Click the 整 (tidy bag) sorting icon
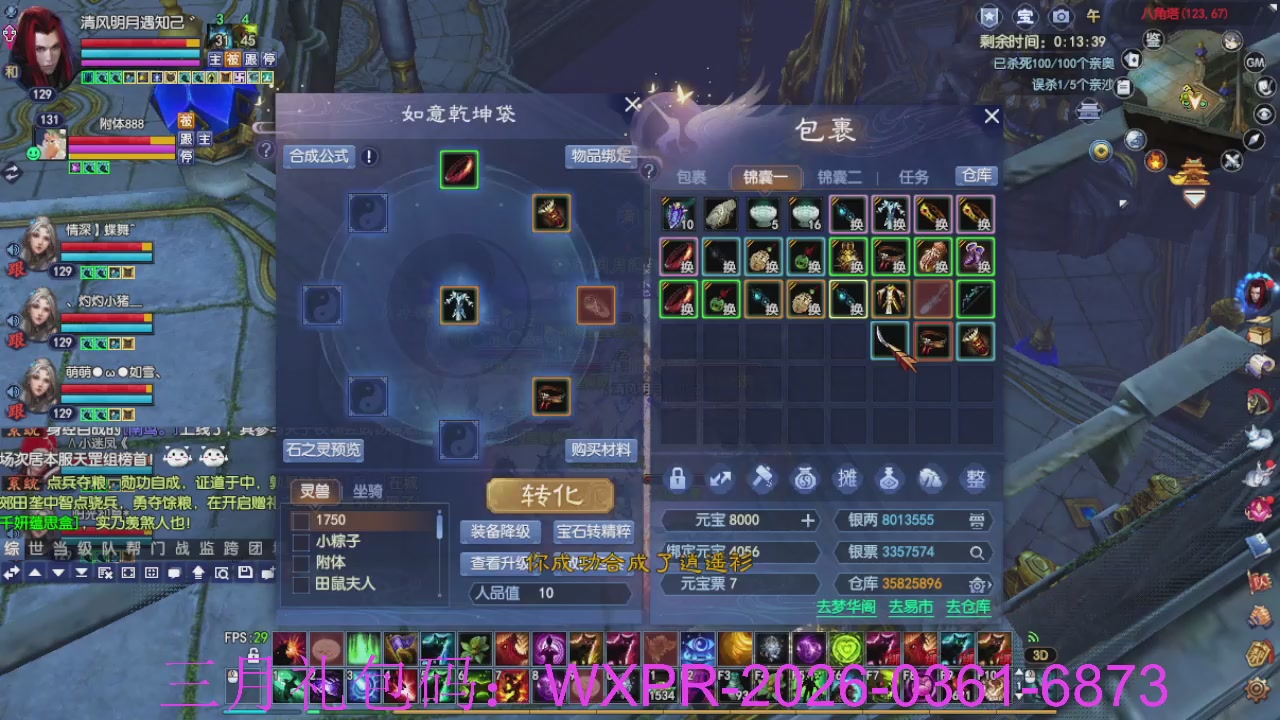The height and width of the screenshot is (720, 1280). (x=974, y=479)
